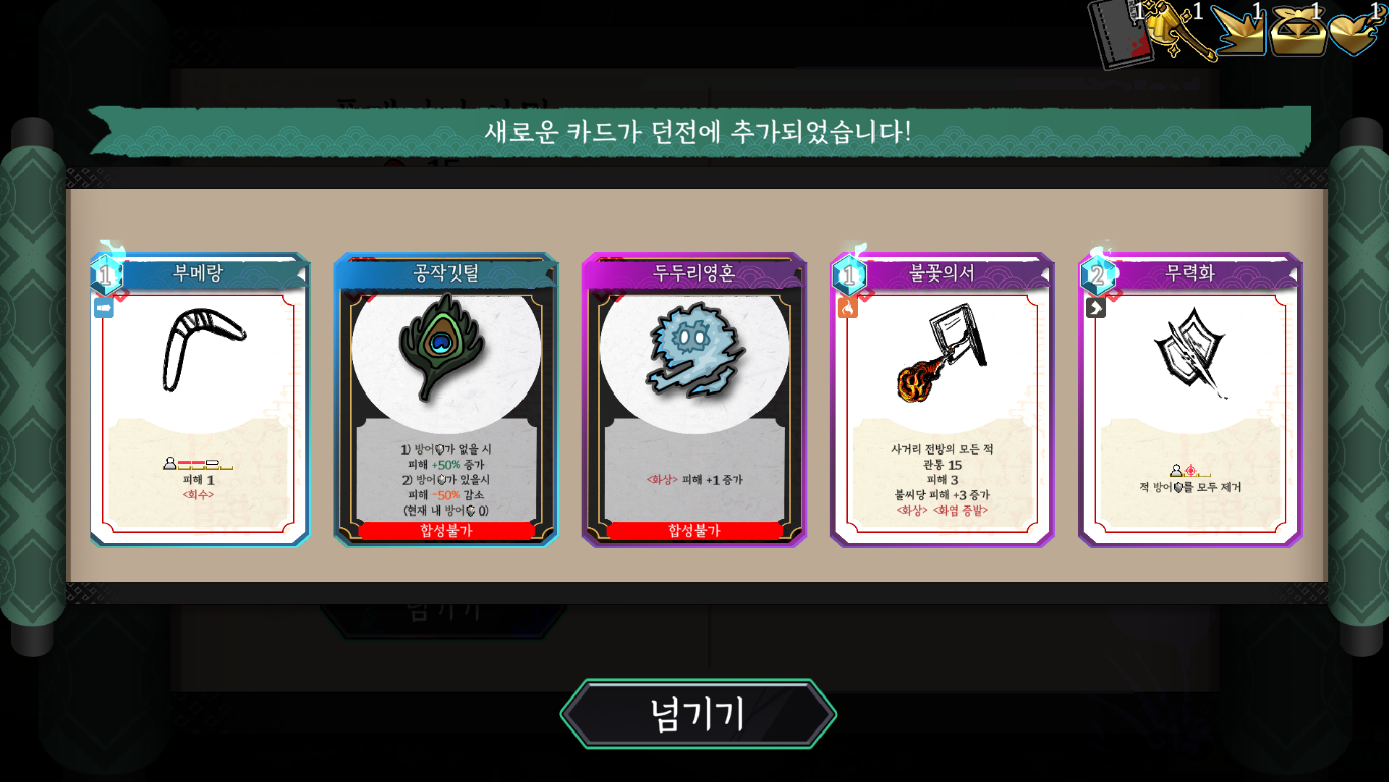
Task: Click the golden axe relic icon
Action: coord(1178,32)
